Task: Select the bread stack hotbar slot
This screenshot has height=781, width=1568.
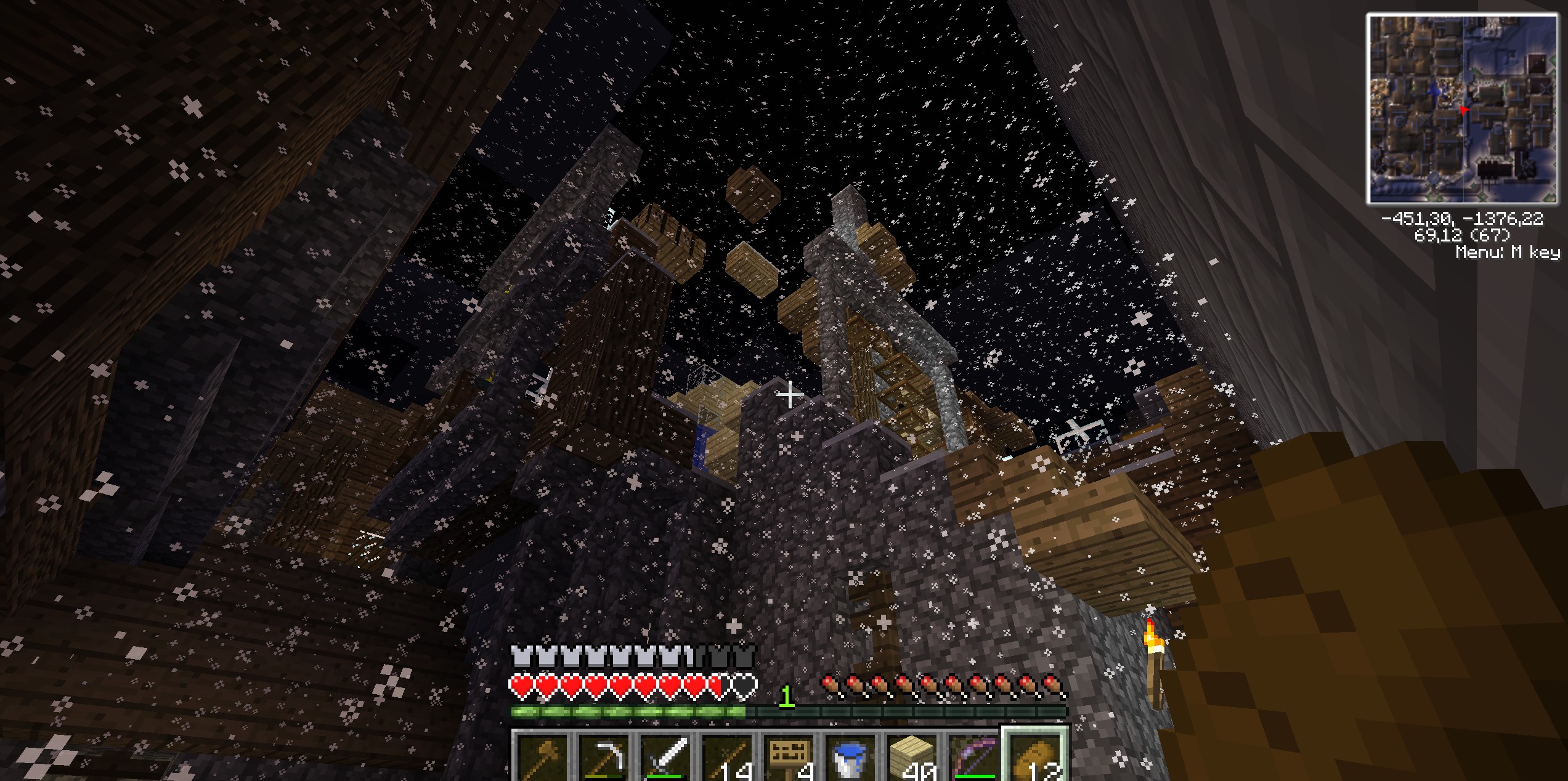Action: point(1037,758)
